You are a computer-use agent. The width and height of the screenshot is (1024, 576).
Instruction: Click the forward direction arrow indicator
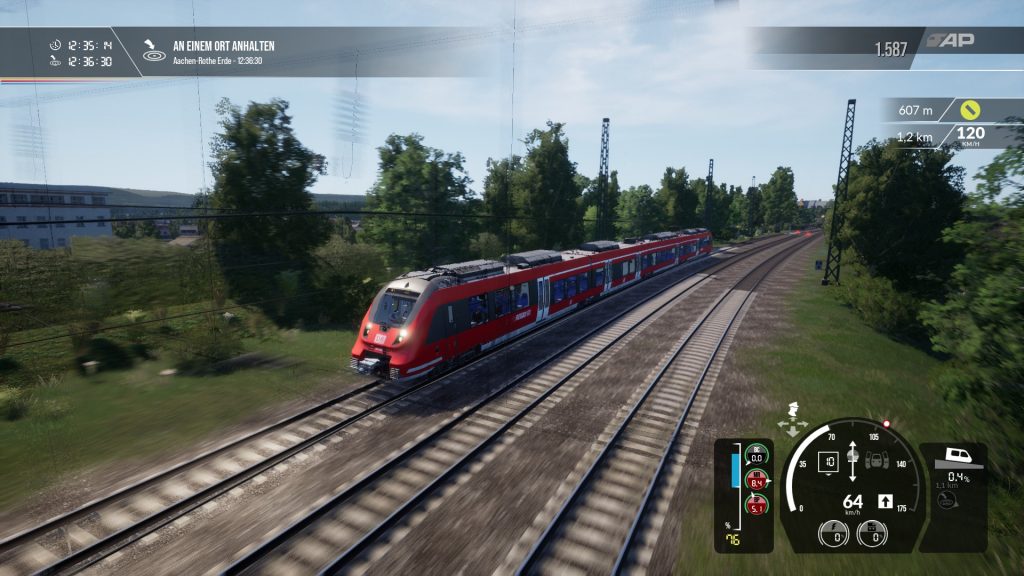pos(885,501)
